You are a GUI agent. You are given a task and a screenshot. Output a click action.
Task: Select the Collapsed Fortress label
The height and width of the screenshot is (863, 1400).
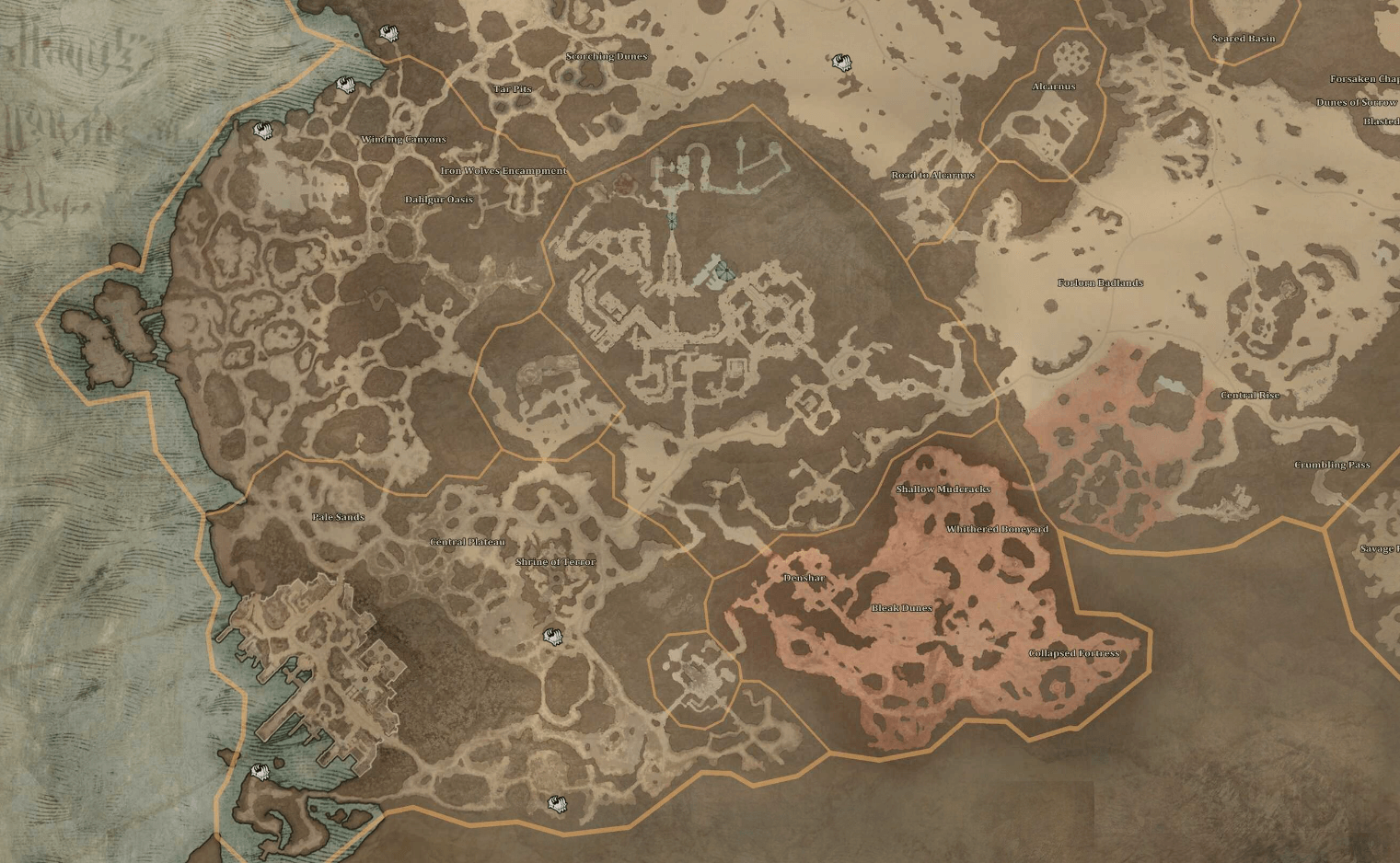click(1073, 650)
